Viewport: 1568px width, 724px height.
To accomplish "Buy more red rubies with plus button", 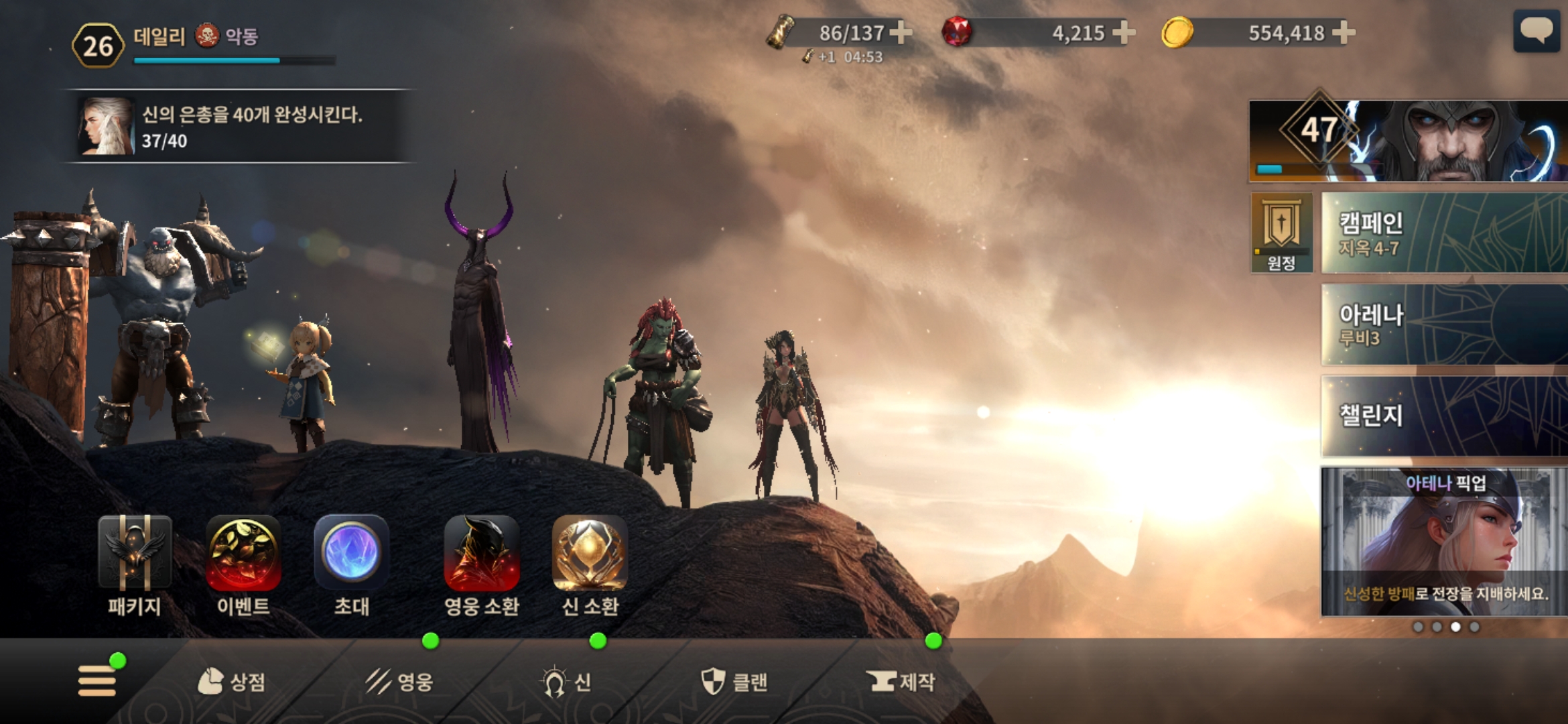I will (1124, 32).
